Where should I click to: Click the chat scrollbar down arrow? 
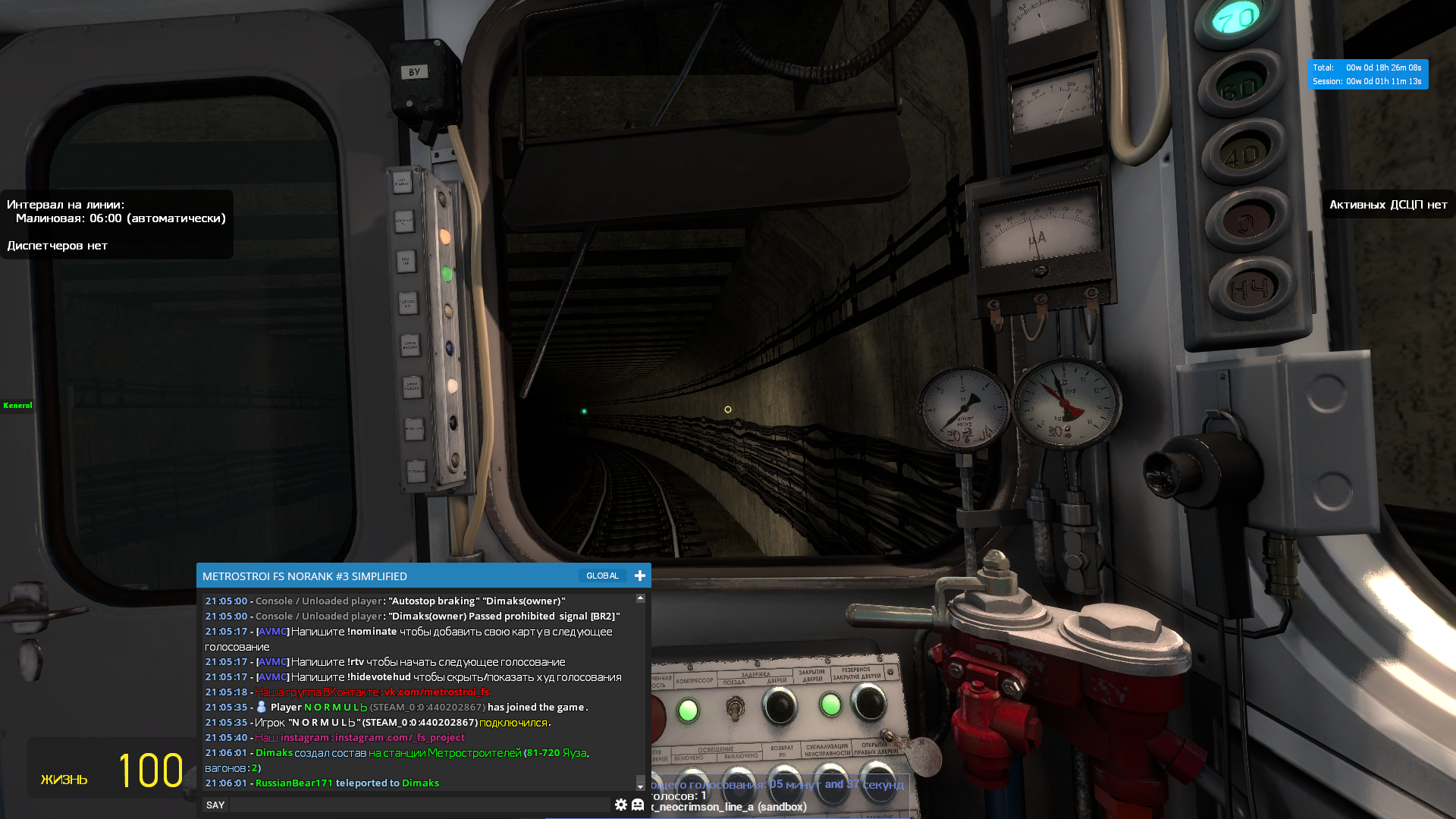coord(641,786)
